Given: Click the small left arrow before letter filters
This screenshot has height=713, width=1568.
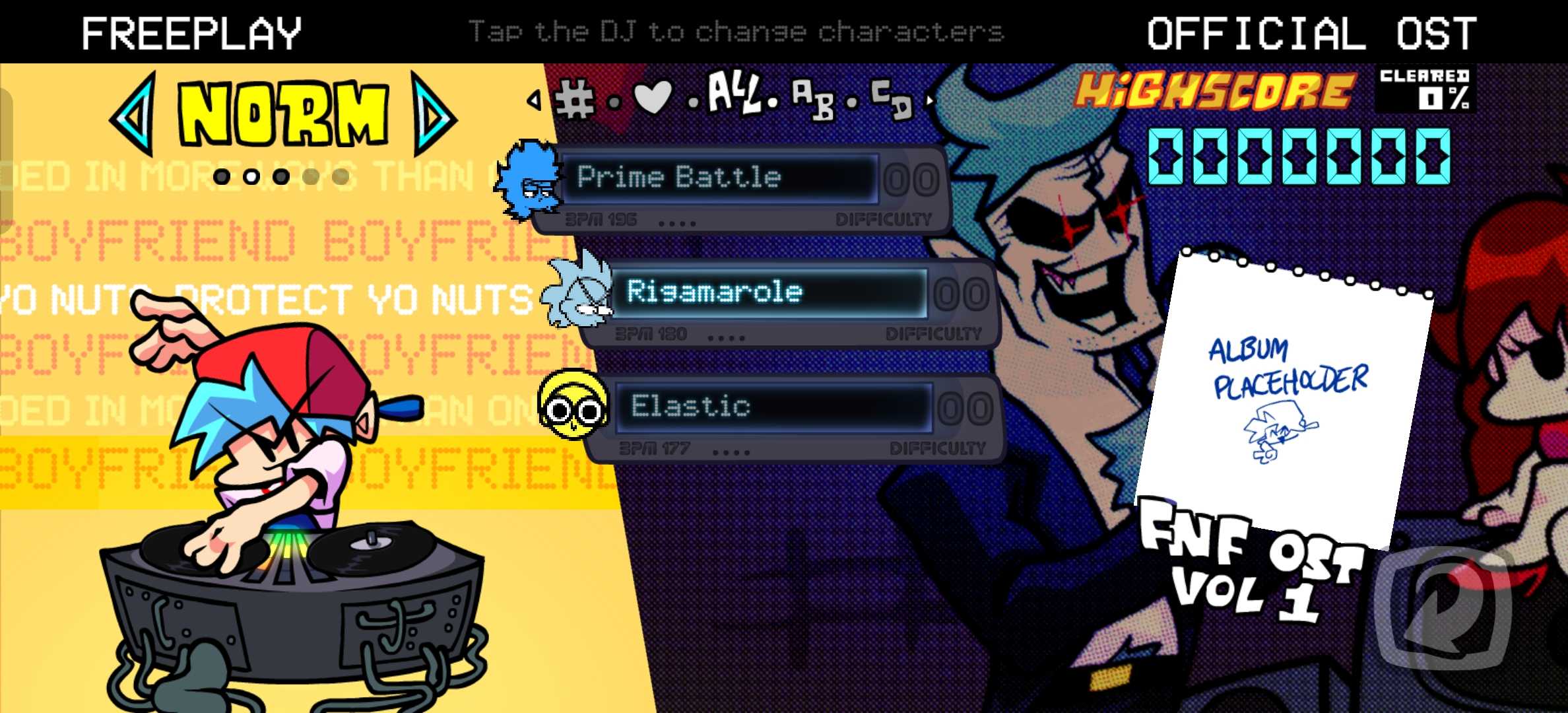Looking at the screenshot, I should pos(534,100).
